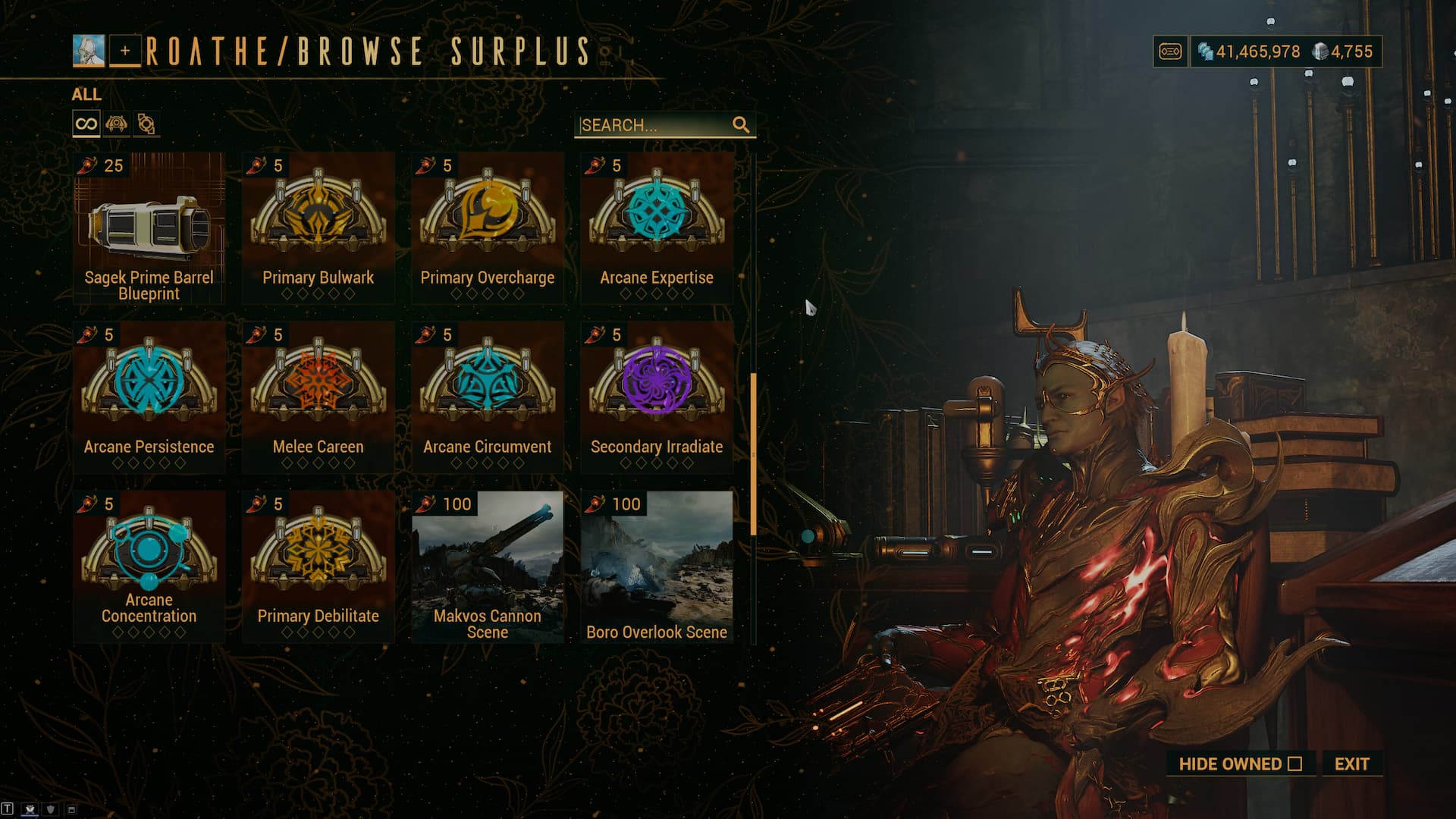This screenshot has height=819, width=1456.
Task: Select the Arcane Expertise item
Action: tap(657, 227)
